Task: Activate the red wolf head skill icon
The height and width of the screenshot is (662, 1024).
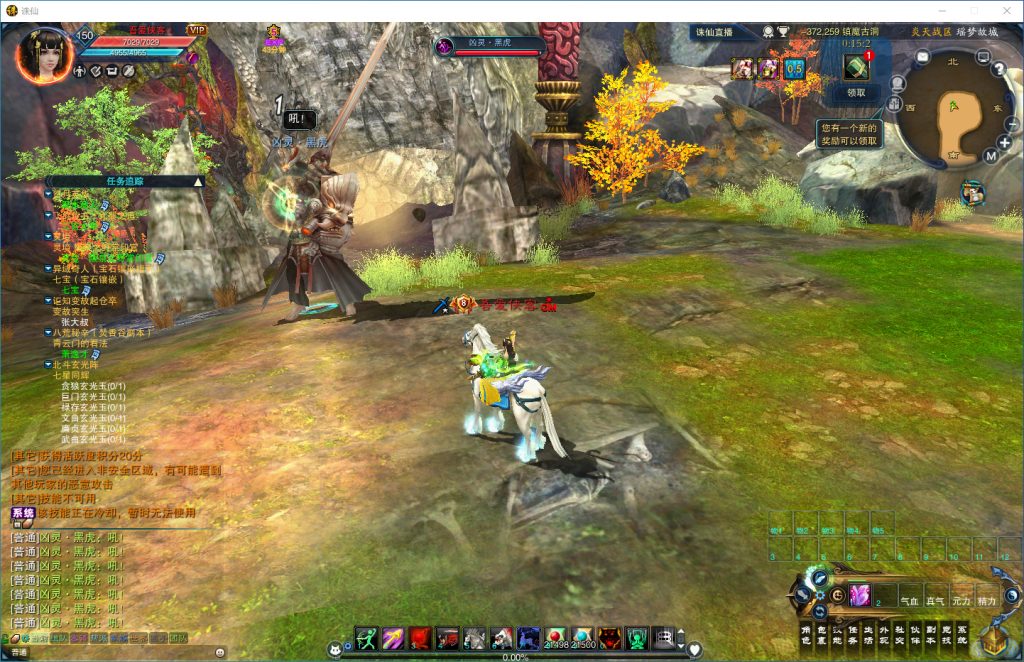Action: click(609, 638)
